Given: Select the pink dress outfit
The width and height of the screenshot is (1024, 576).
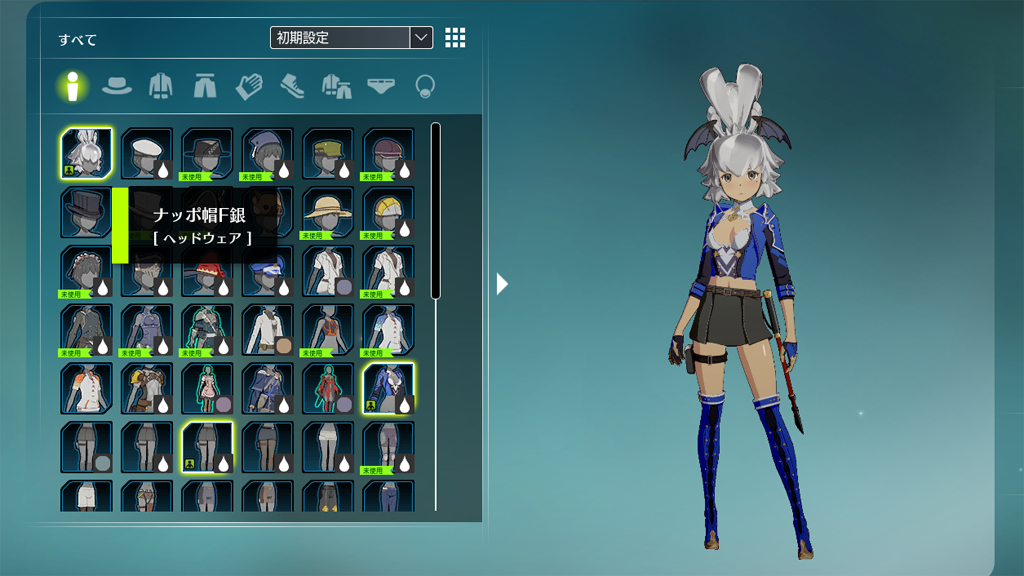Looking at the screenshot, I should tap(207, 388).
